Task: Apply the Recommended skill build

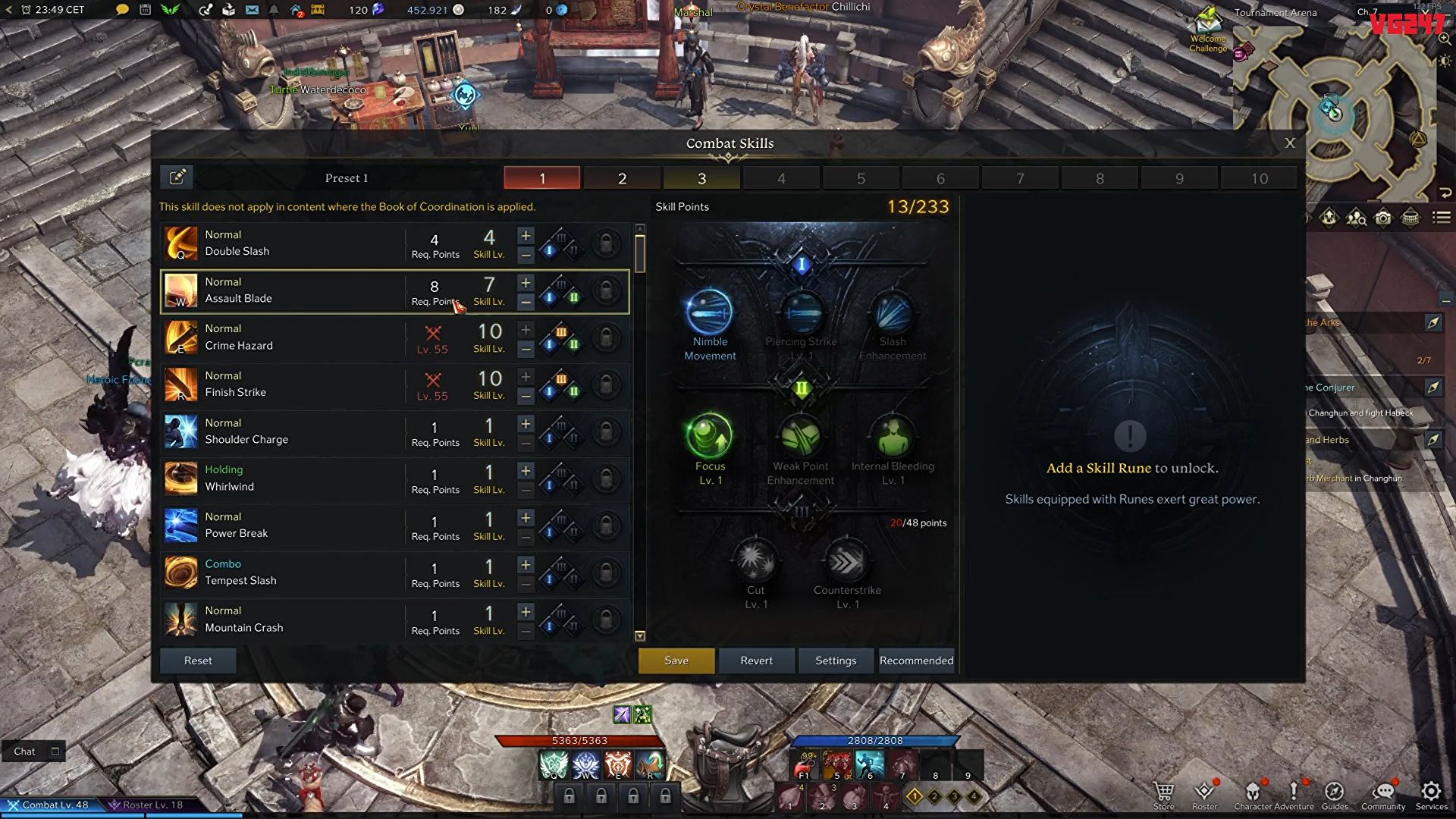Action: click(916, 661)
